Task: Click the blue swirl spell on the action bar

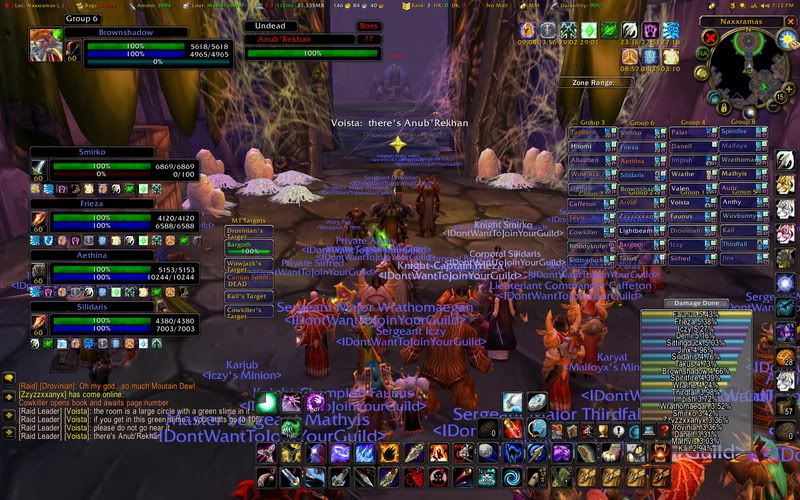Action: coord(513,477)
